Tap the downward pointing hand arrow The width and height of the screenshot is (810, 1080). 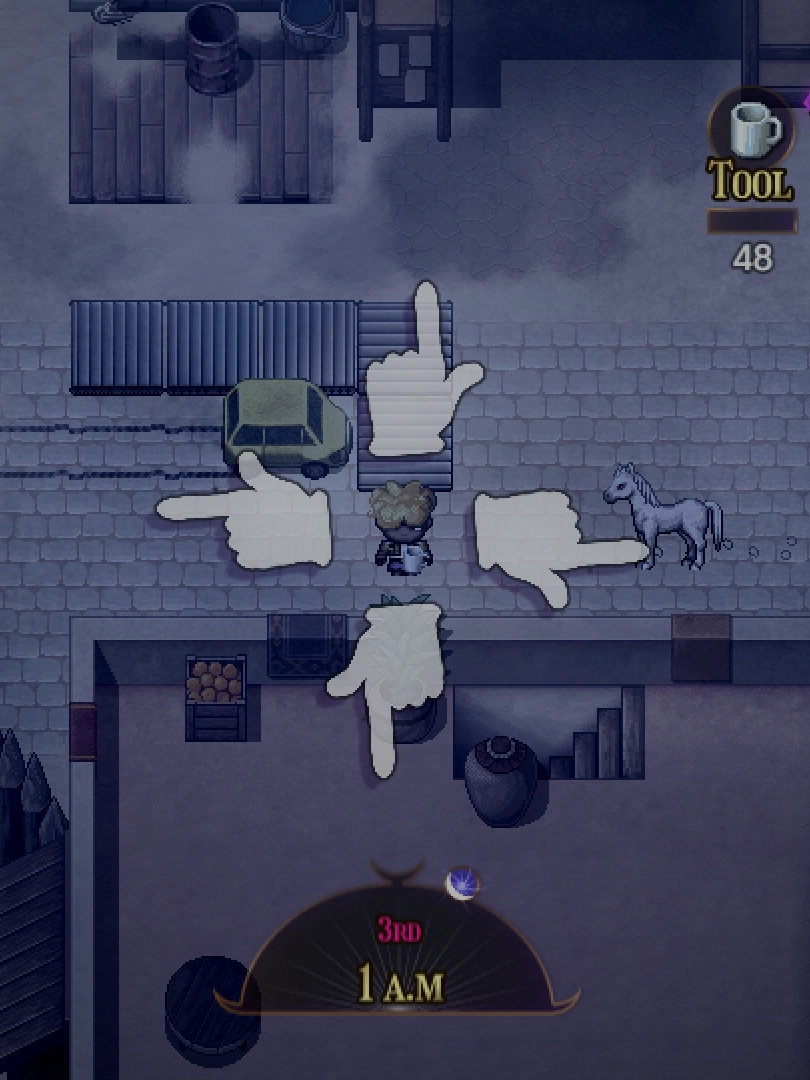click(x=390, y=680)
